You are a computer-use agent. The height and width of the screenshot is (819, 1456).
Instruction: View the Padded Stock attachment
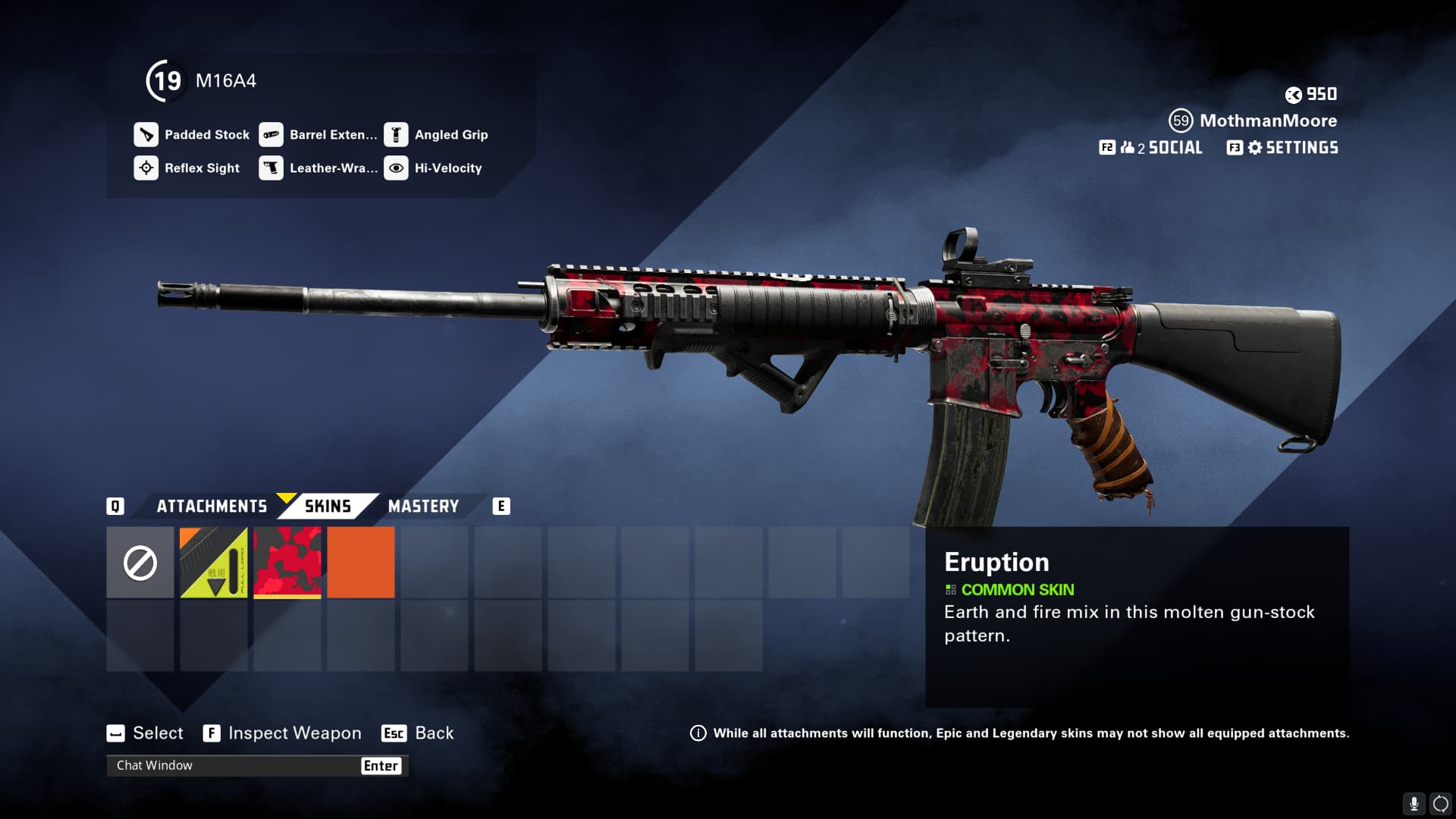[x=193, y=135]
